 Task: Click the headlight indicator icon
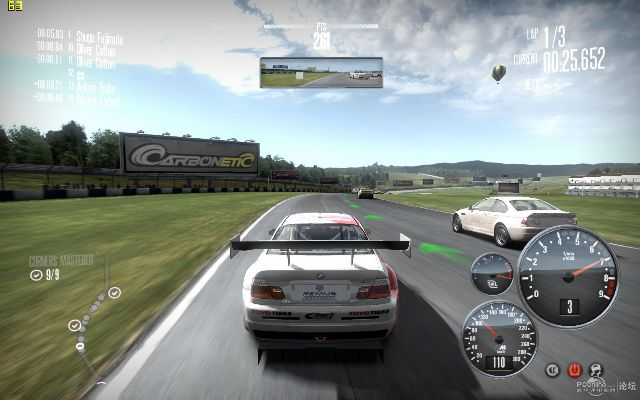(x=553, y=370)
